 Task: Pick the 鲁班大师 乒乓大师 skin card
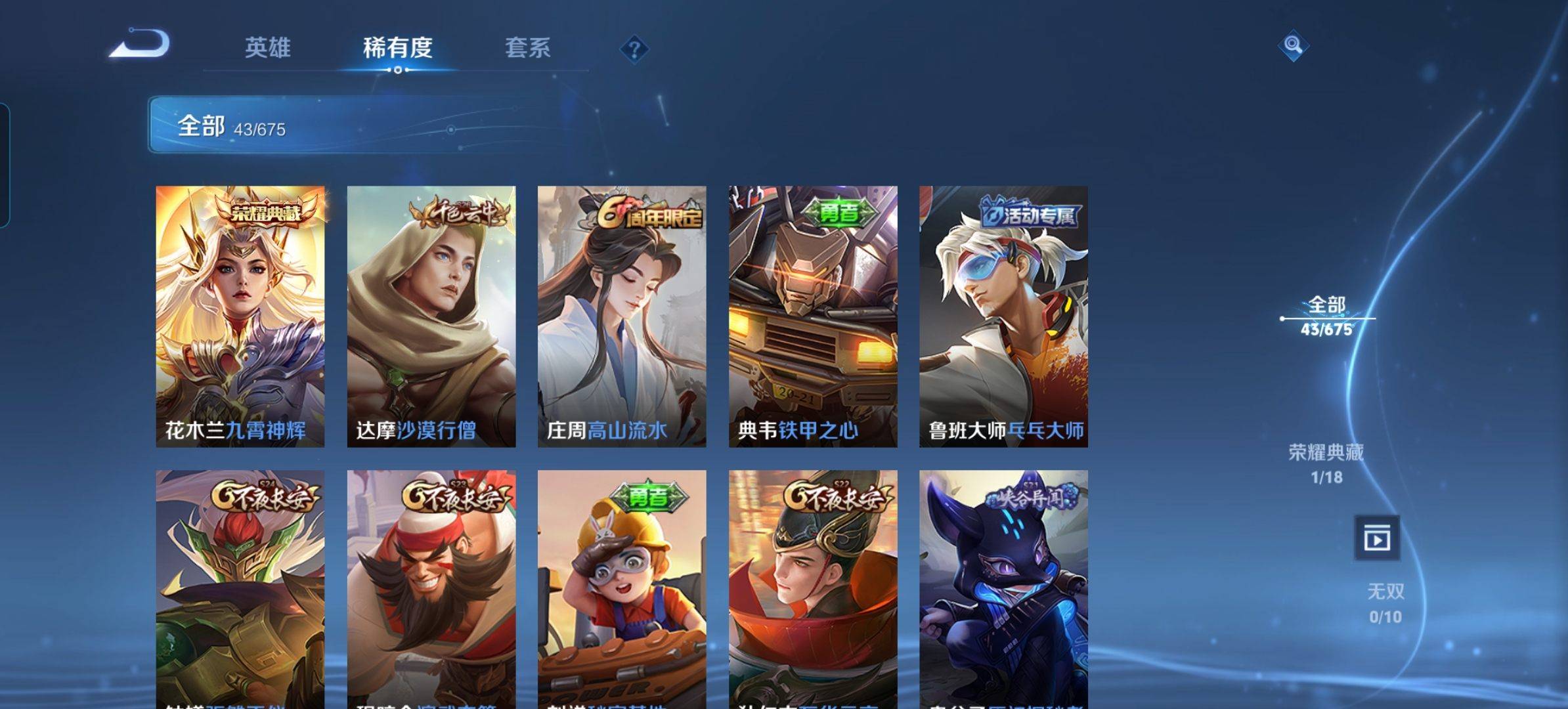(1003, 316)
